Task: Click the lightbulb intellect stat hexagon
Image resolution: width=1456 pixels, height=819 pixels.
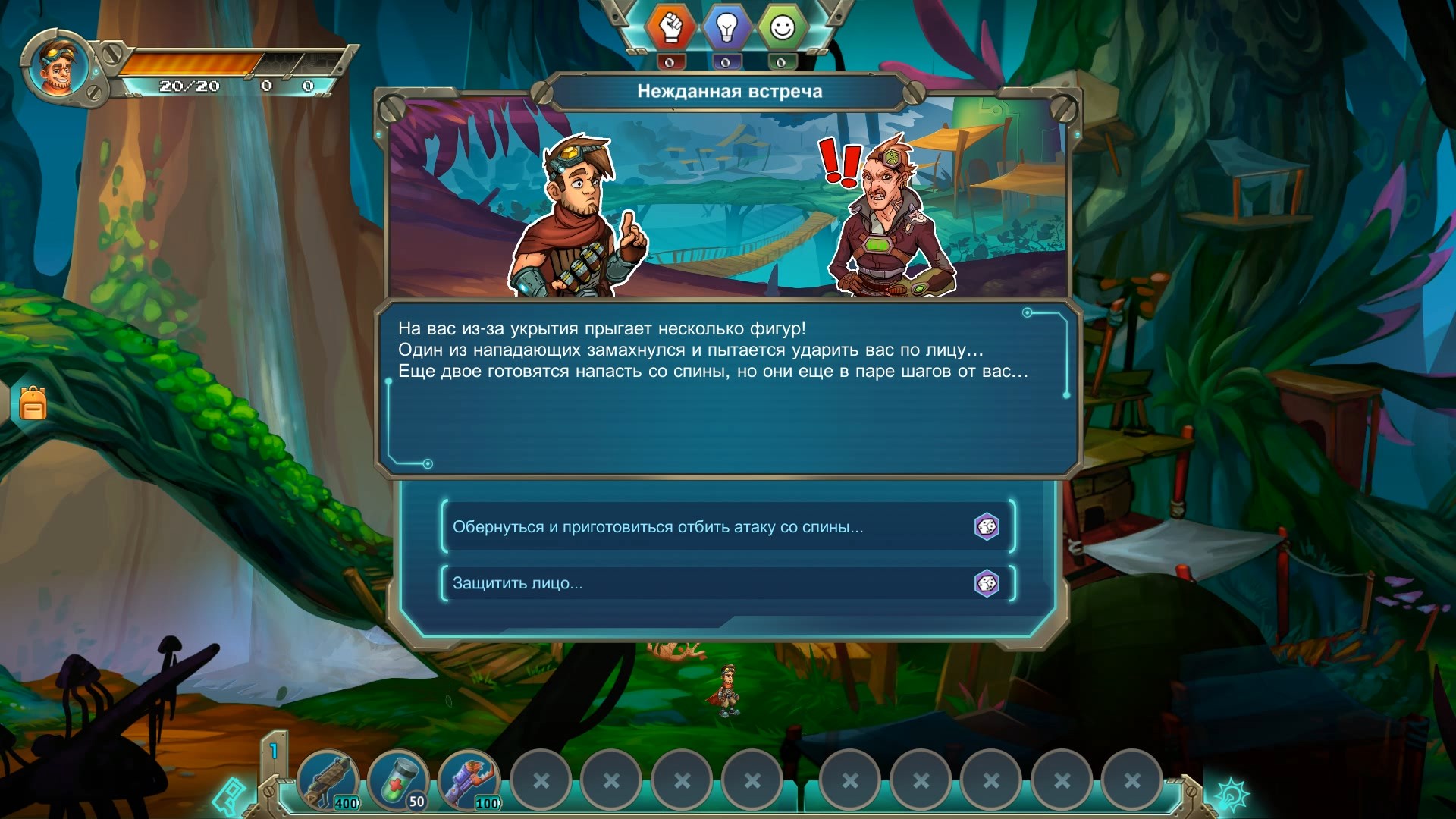Action: (728, 28)
